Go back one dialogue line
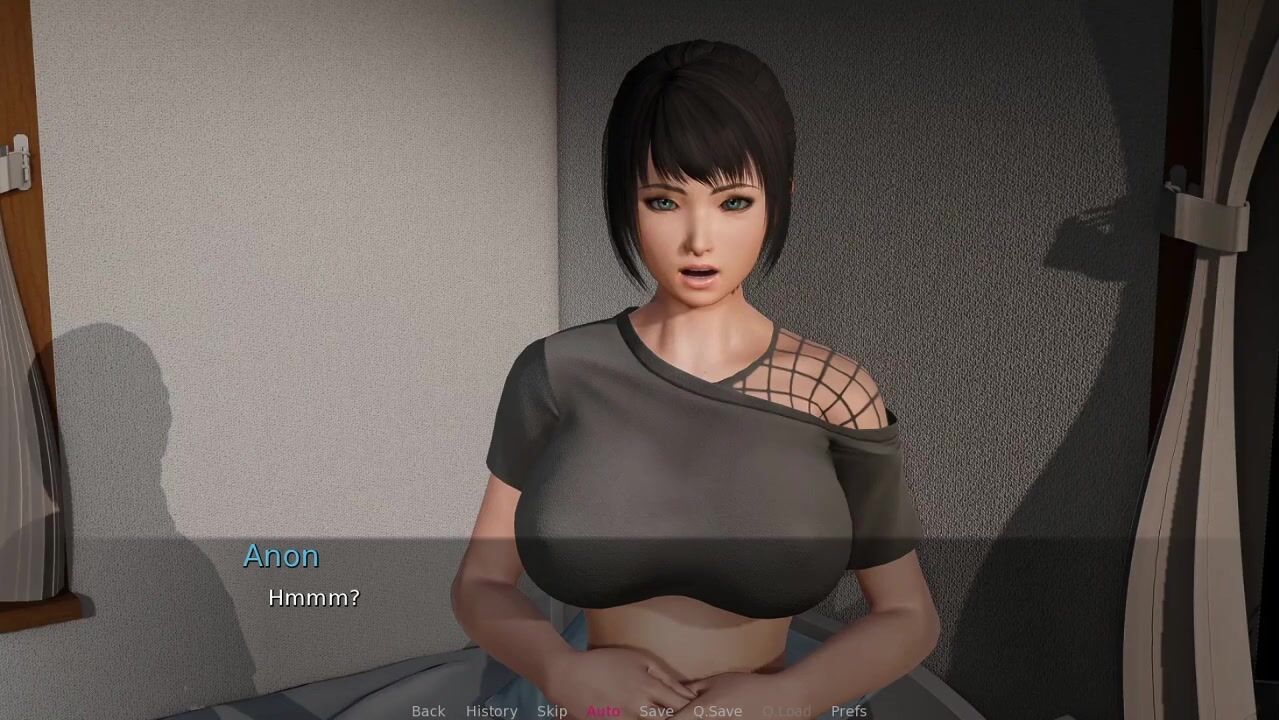 point(428,711)
